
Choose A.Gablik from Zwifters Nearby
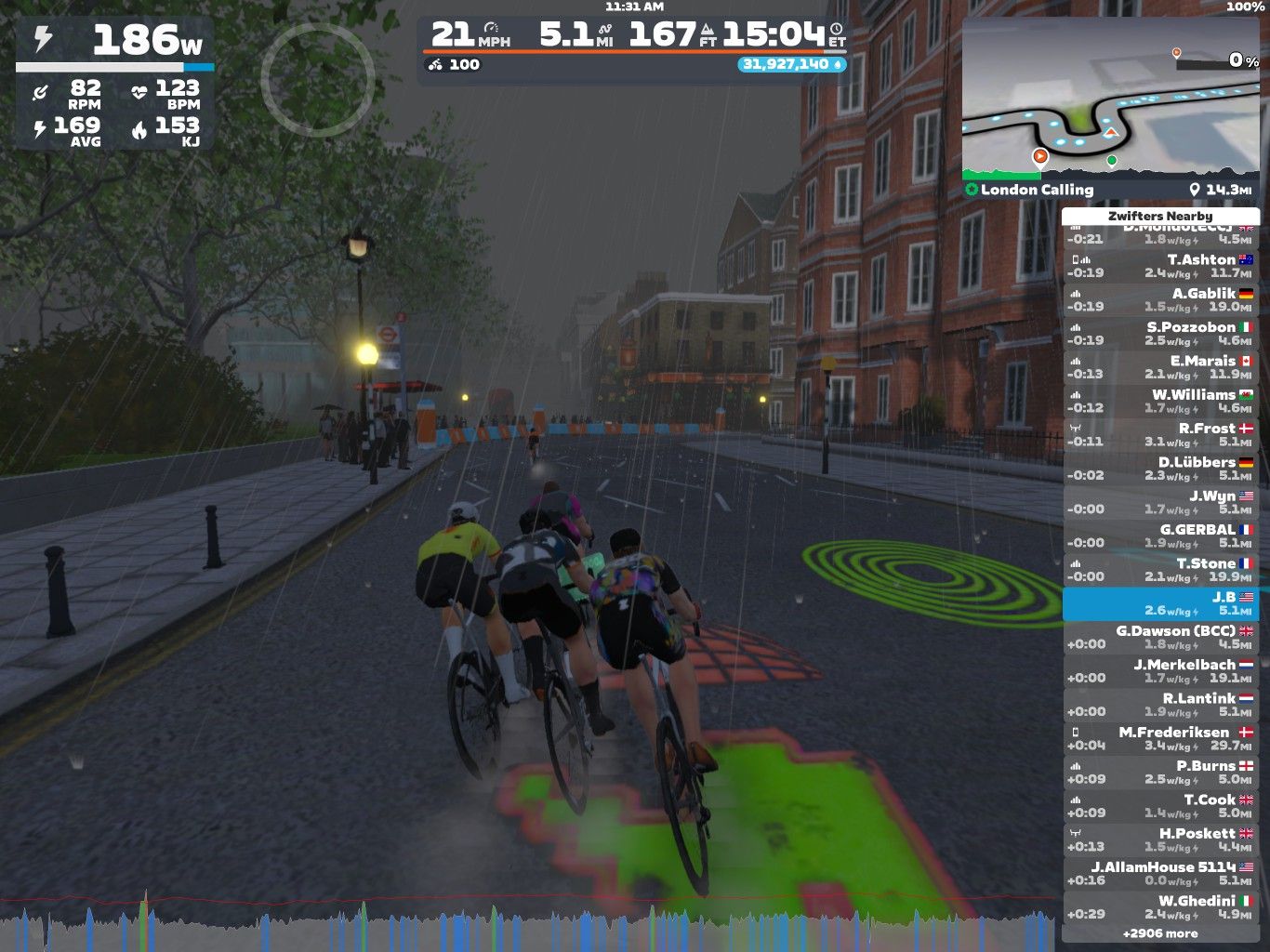pos(1160,300)
